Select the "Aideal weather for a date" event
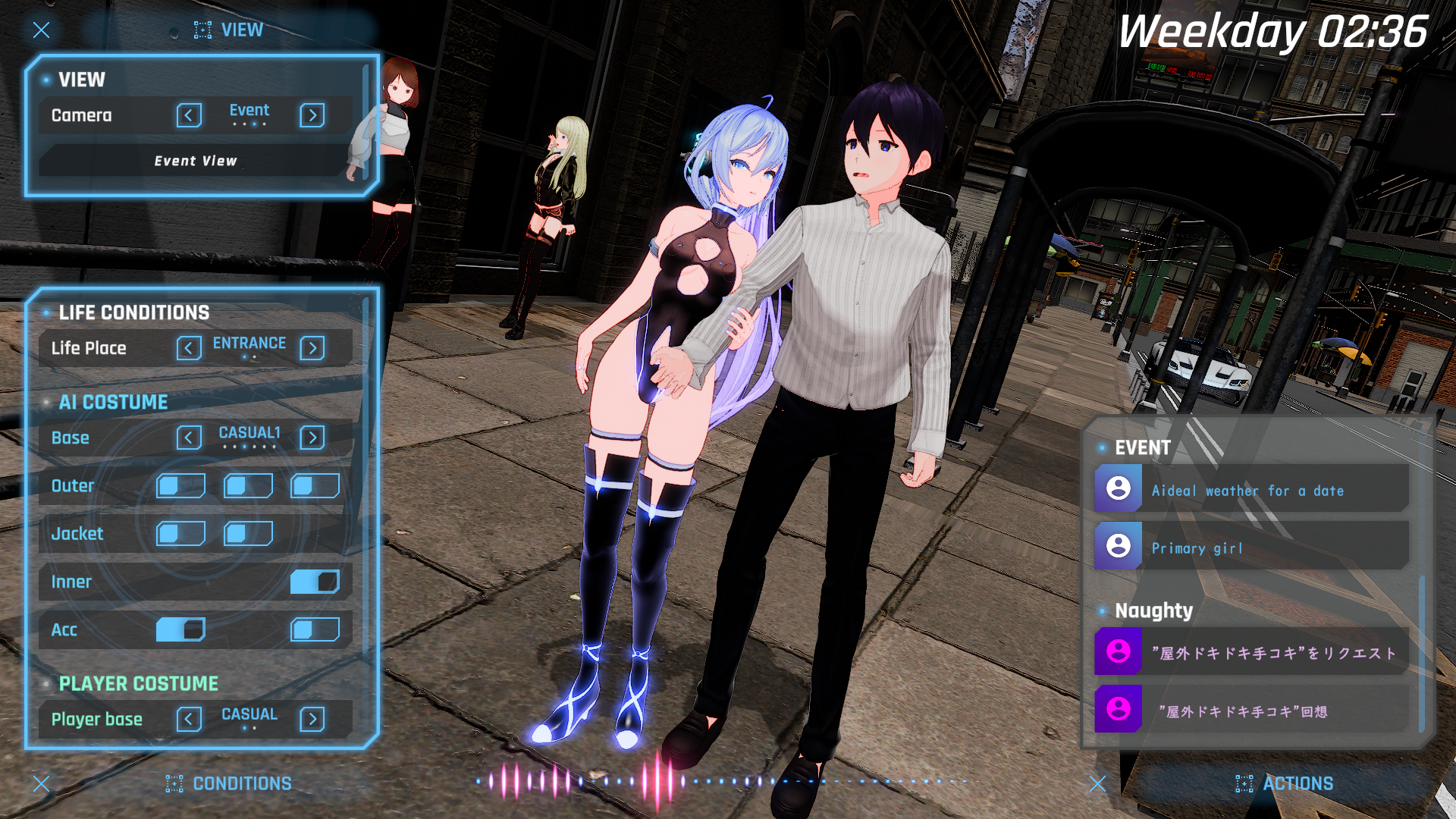Image resolution: width=1456 pixels, height=819 pixels. click(1251, 491)
